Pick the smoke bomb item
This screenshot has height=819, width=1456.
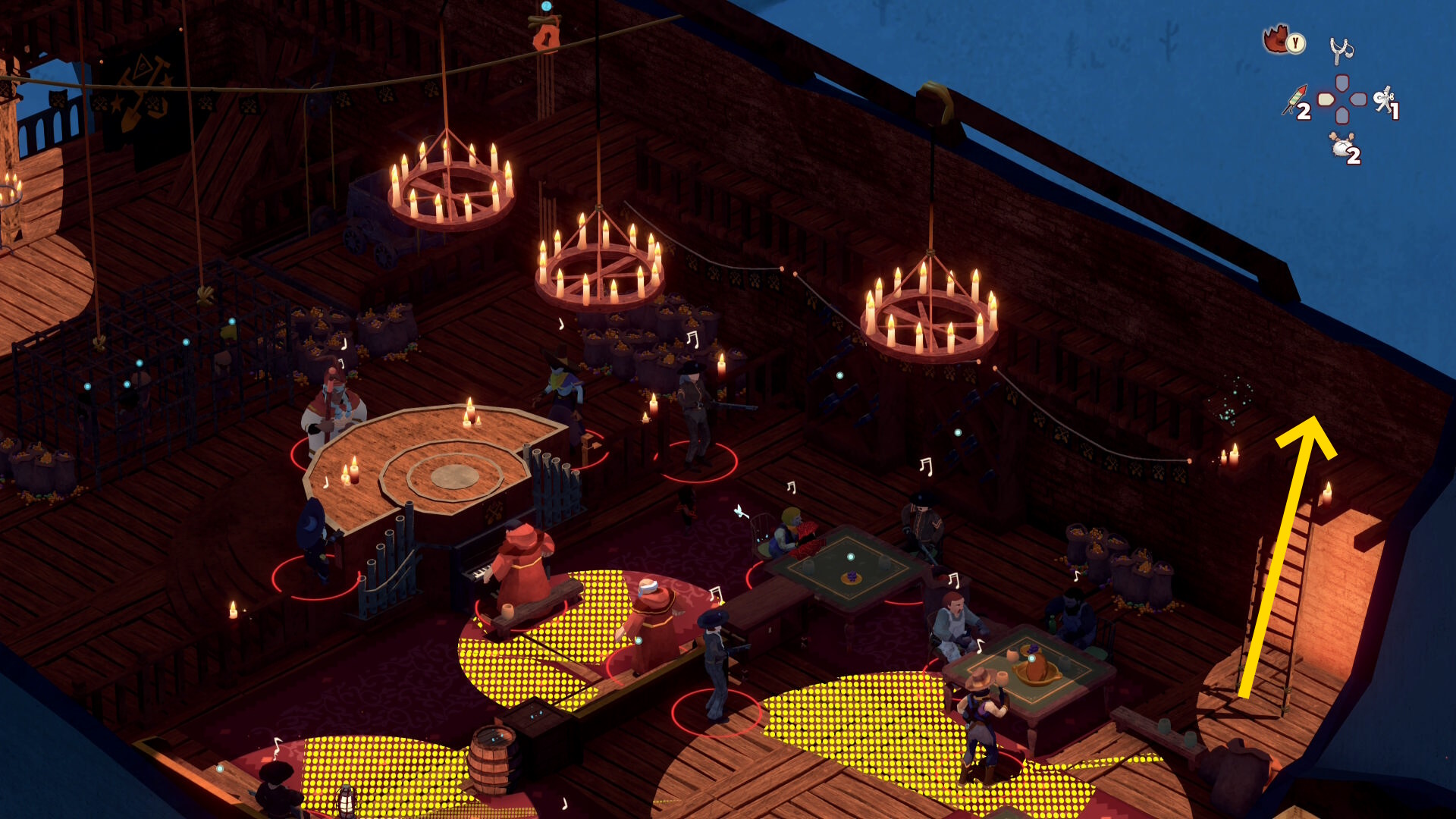[x=1342, y=146]
